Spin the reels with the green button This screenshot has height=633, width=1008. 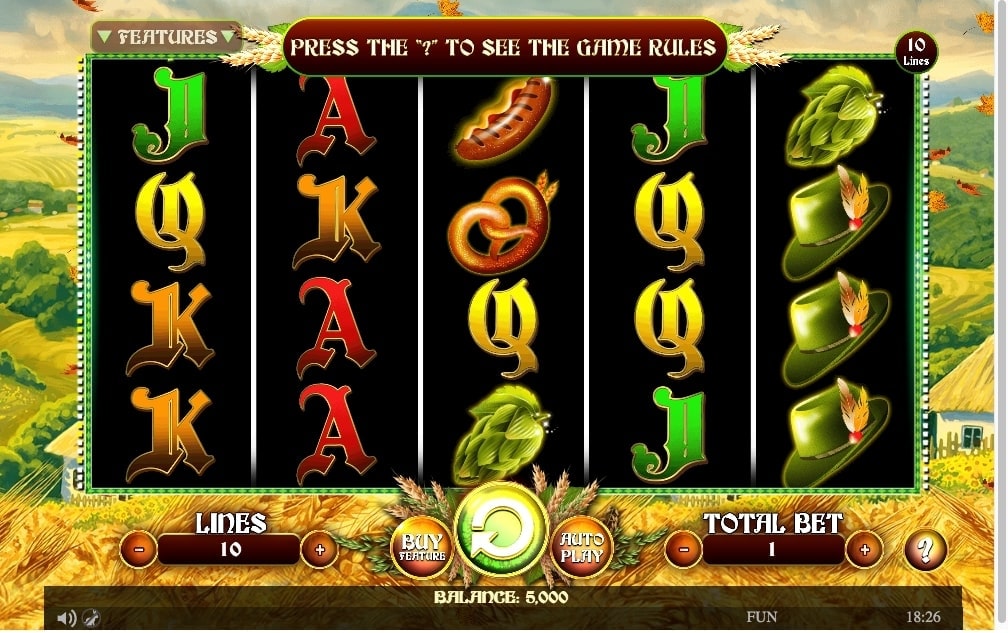(501, 526)
